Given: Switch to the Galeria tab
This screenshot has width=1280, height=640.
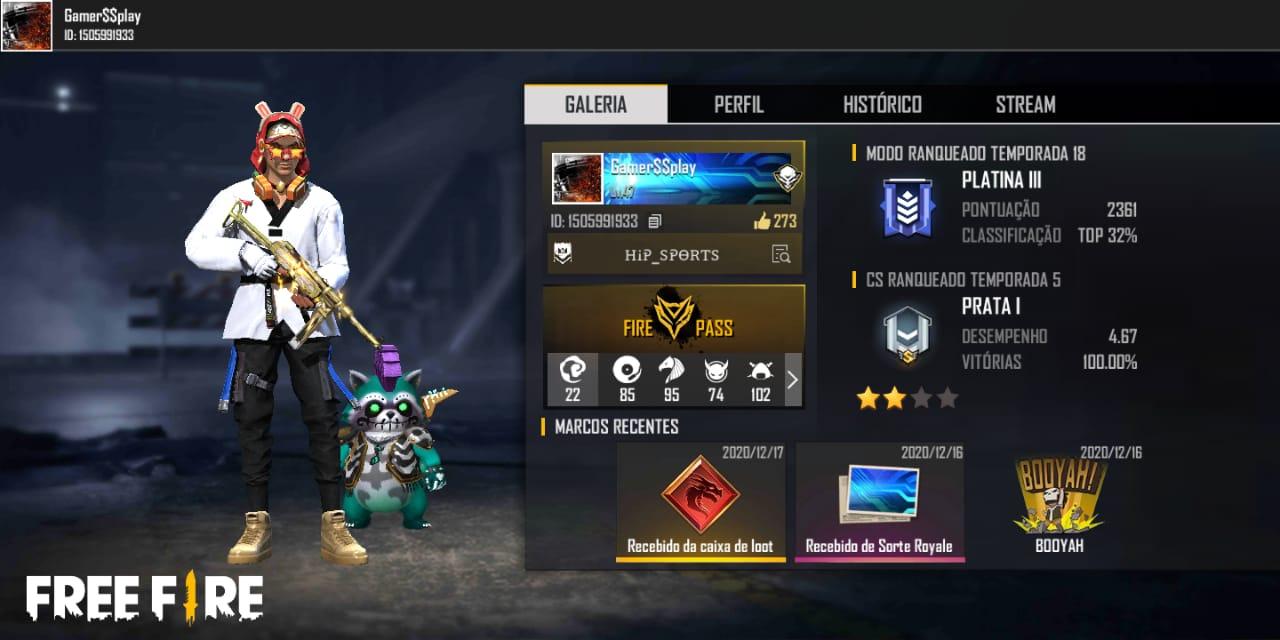Looking at the screenshot, I should [596, 105].
